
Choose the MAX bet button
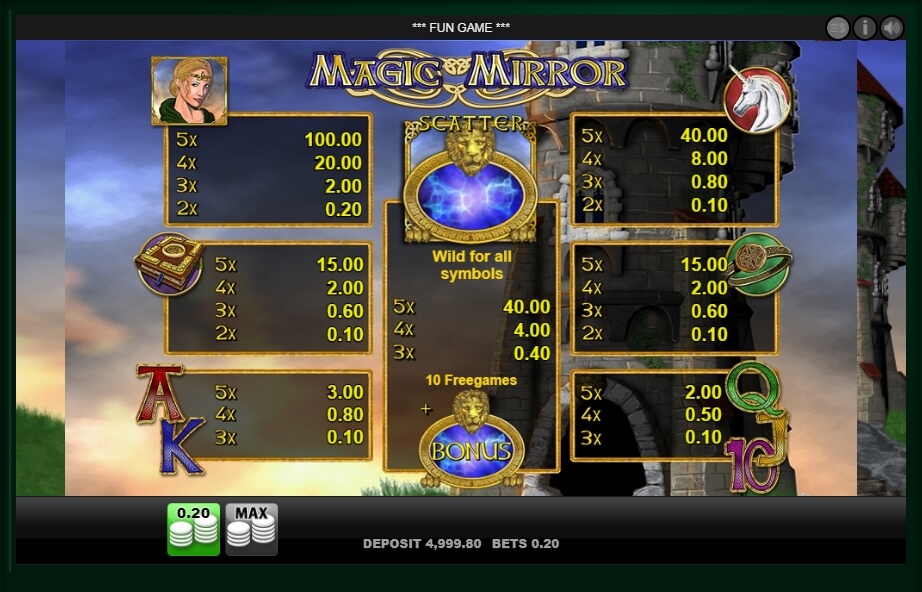tap(251, 528)
